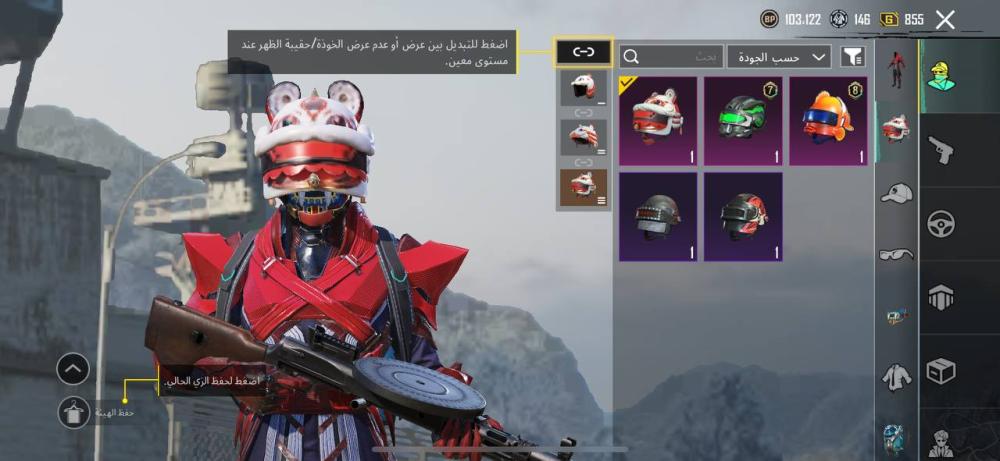The width and height of the screenshot is (1000, 461).
Task: Open the crate box tab
Action: (x=941, y=370)
